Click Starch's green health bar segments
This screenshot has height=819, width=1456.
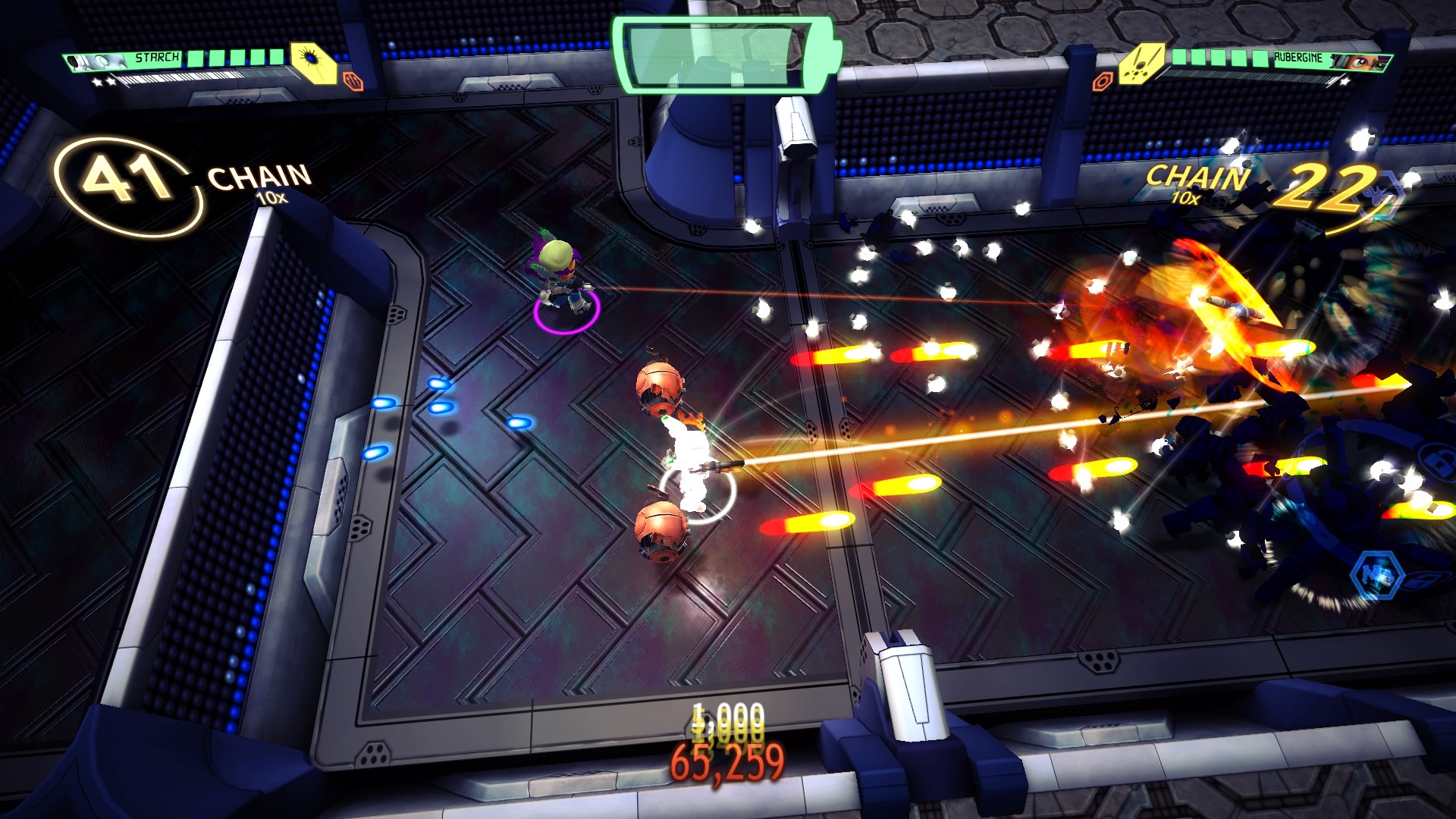pyautogui.click(x=235, y=59)
